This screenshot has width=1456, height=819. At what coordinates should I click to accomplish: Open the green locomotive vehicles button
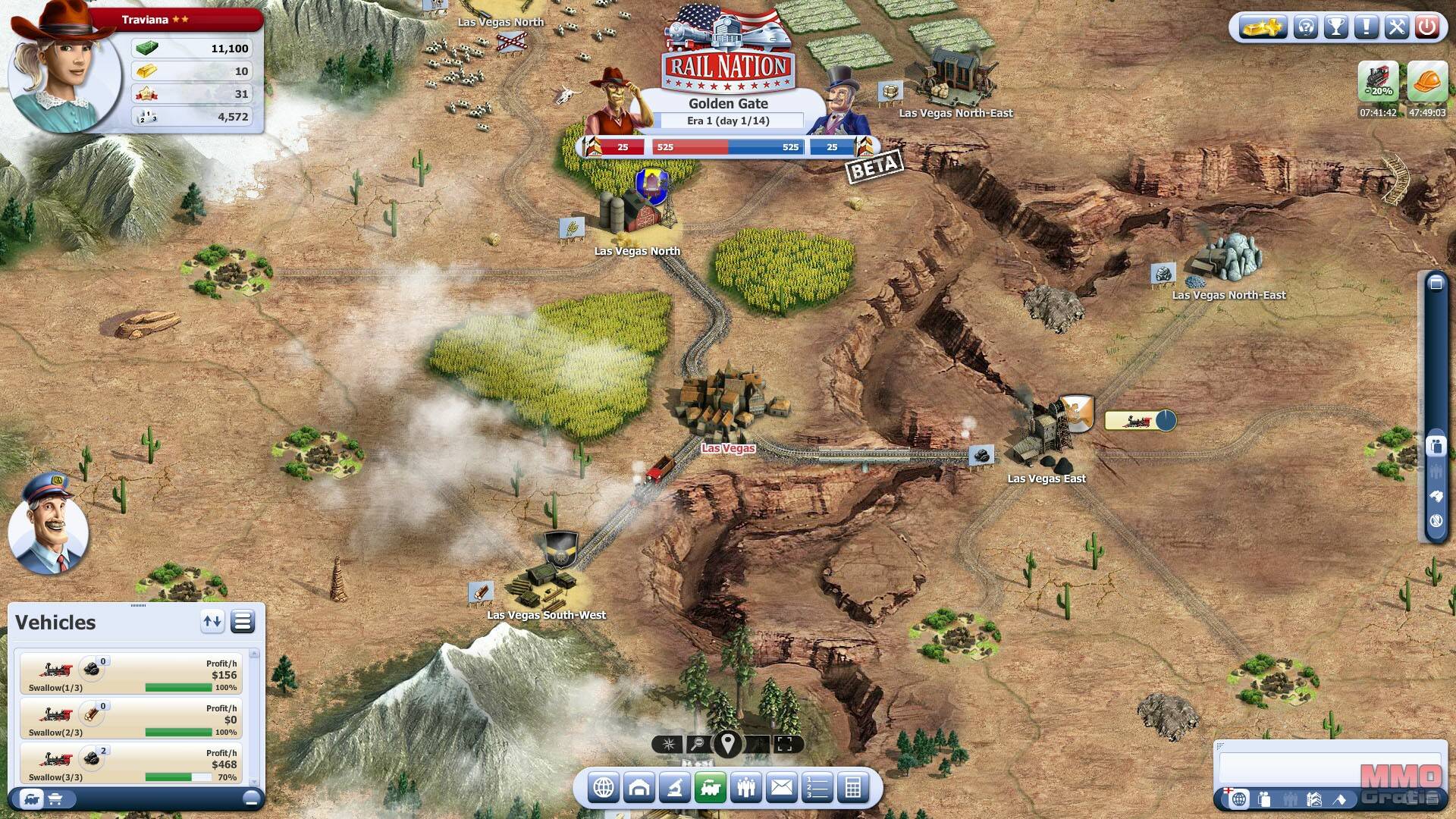click(711, 788)
